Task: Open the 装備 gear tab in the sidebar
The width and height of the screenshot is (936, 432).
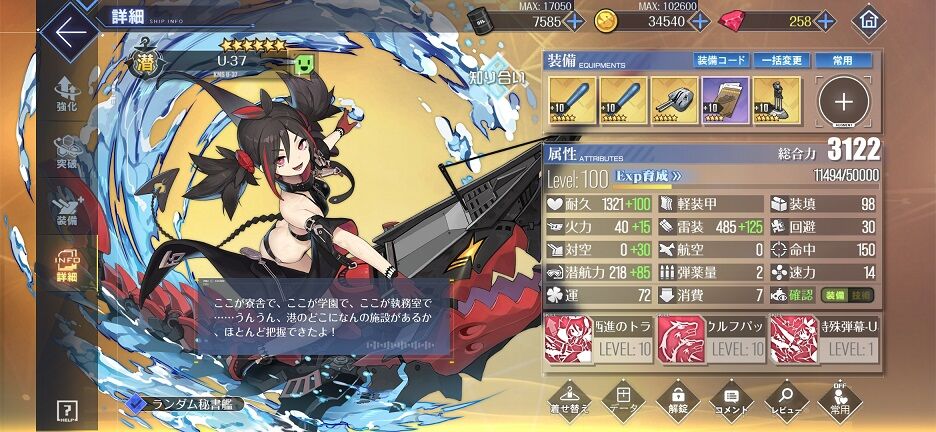Action: [x=67, y=206]
